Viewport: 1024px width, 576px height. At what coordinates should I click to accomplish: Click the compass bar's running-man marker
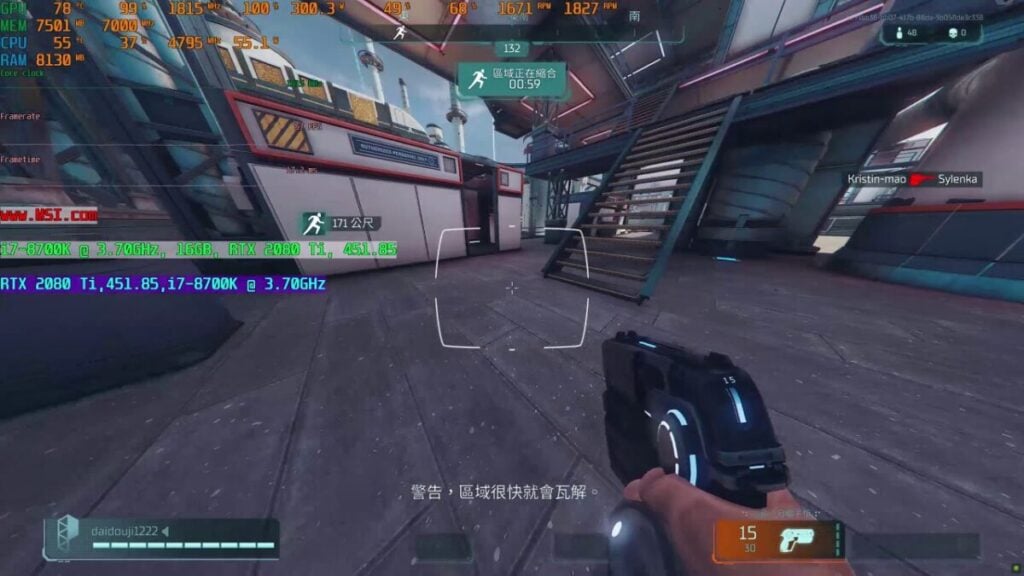click(x=400, y=32)
